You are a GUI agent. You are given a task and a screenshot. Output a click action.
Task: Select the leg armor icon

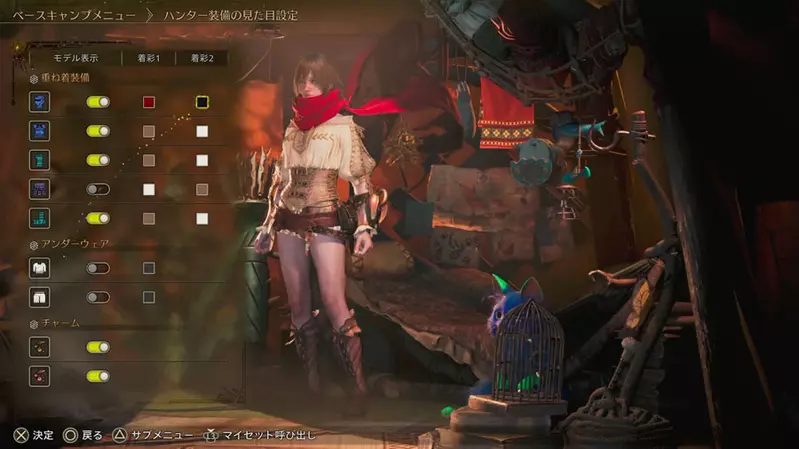(x=40, y=218)
